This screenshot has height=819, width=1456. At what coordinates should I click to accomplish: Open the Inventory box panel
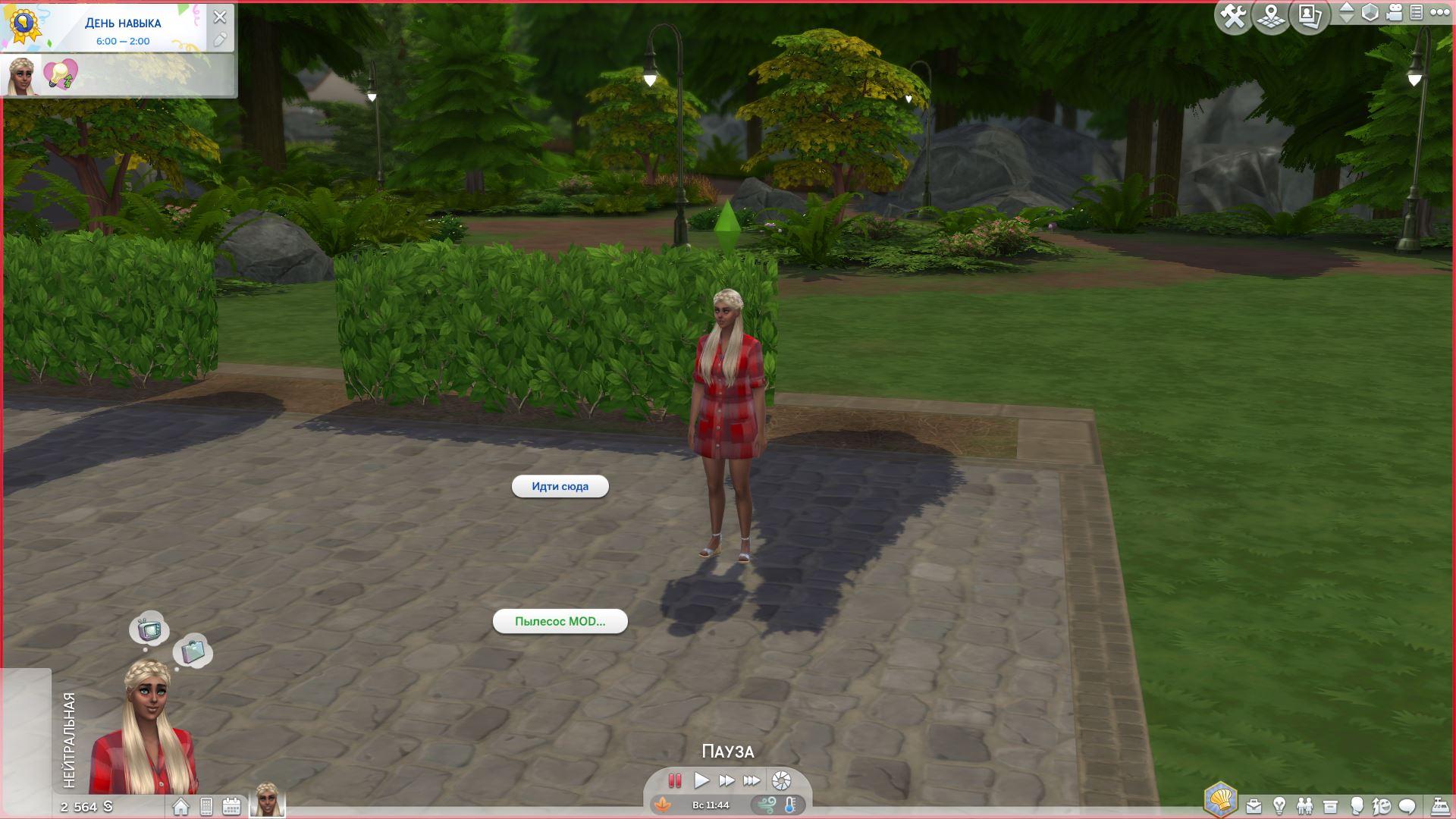point(1330,805)
